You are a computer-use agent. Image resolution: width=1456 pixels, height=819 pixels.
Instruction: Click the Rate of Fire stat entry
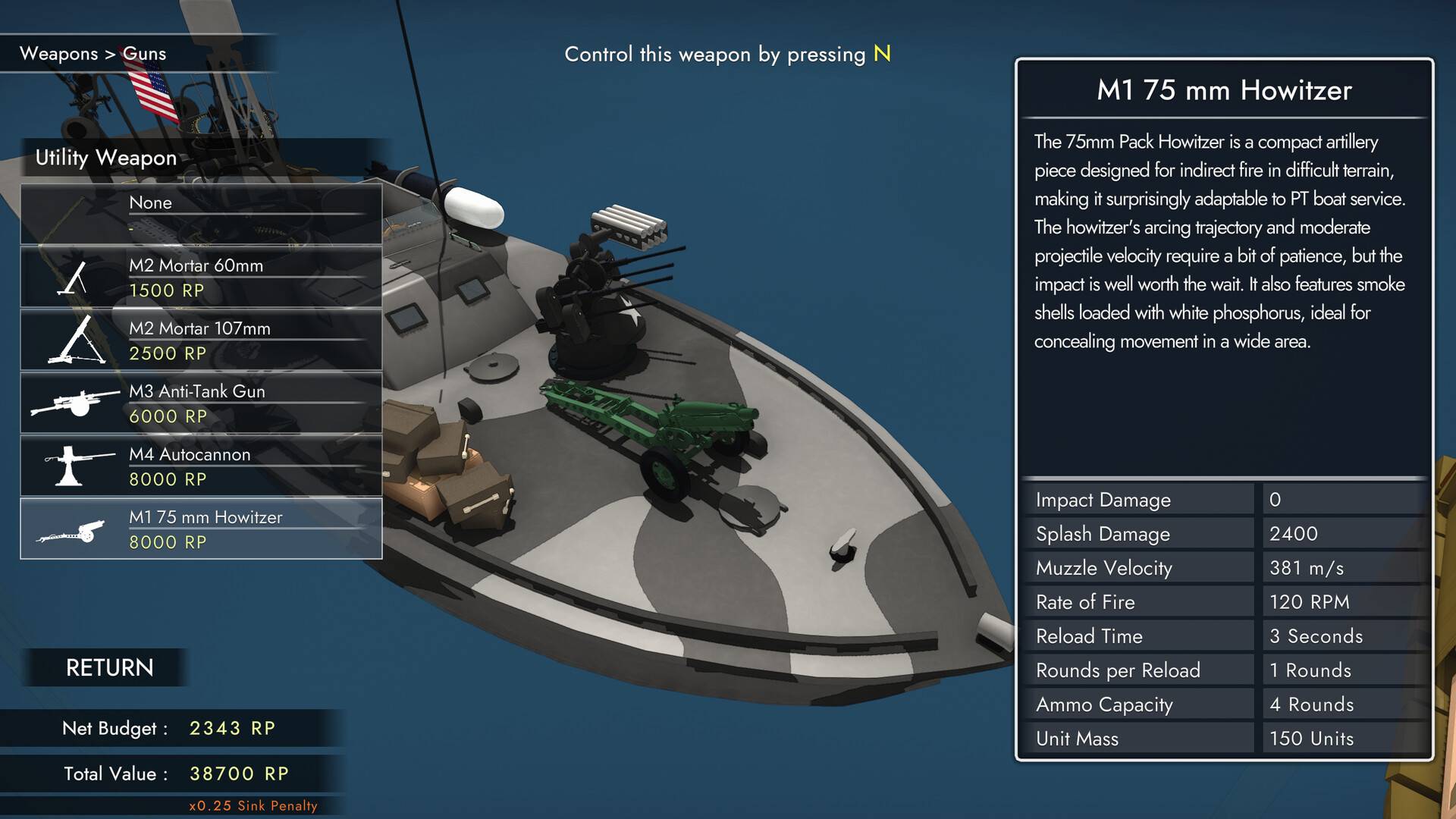coord(1086,602)
